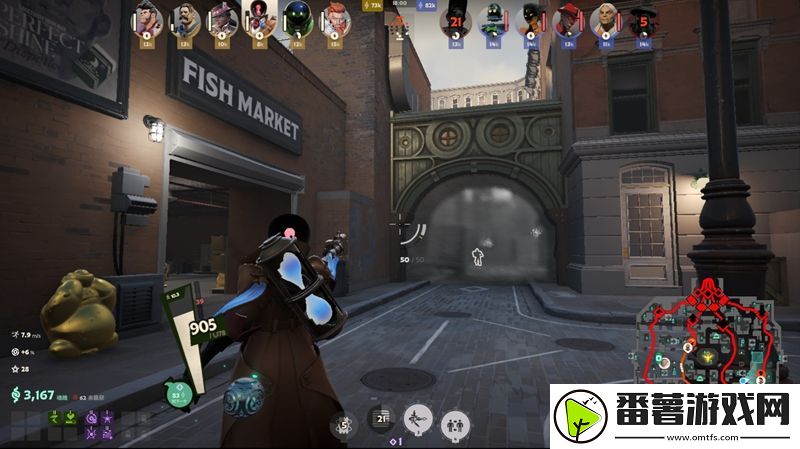
Task: Activate the swap ability with two figures
Action: coord(455,423)
